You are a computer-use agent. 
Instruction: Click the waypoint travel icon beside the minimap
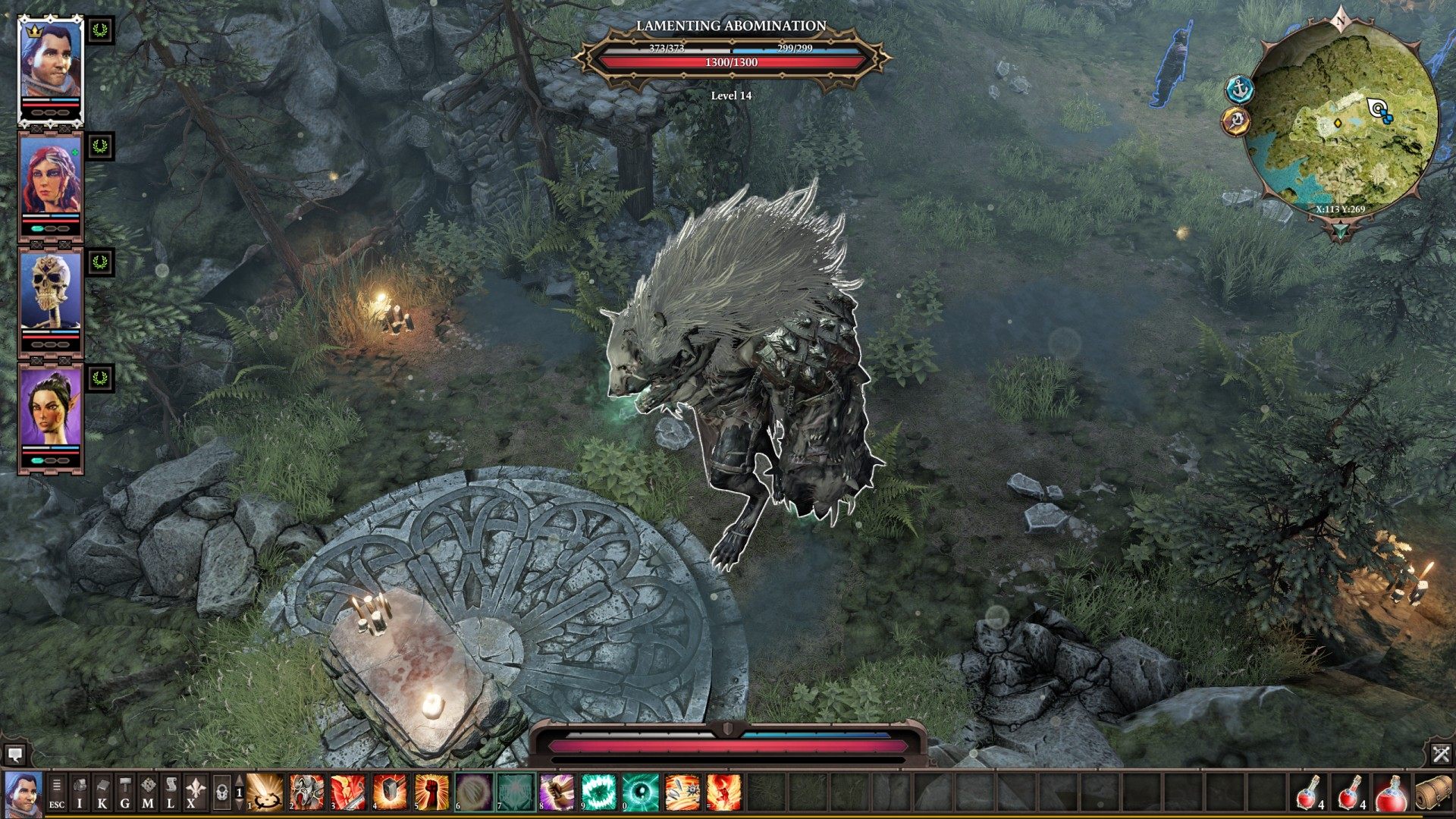pyautogui.click(x=1238, y=123)
